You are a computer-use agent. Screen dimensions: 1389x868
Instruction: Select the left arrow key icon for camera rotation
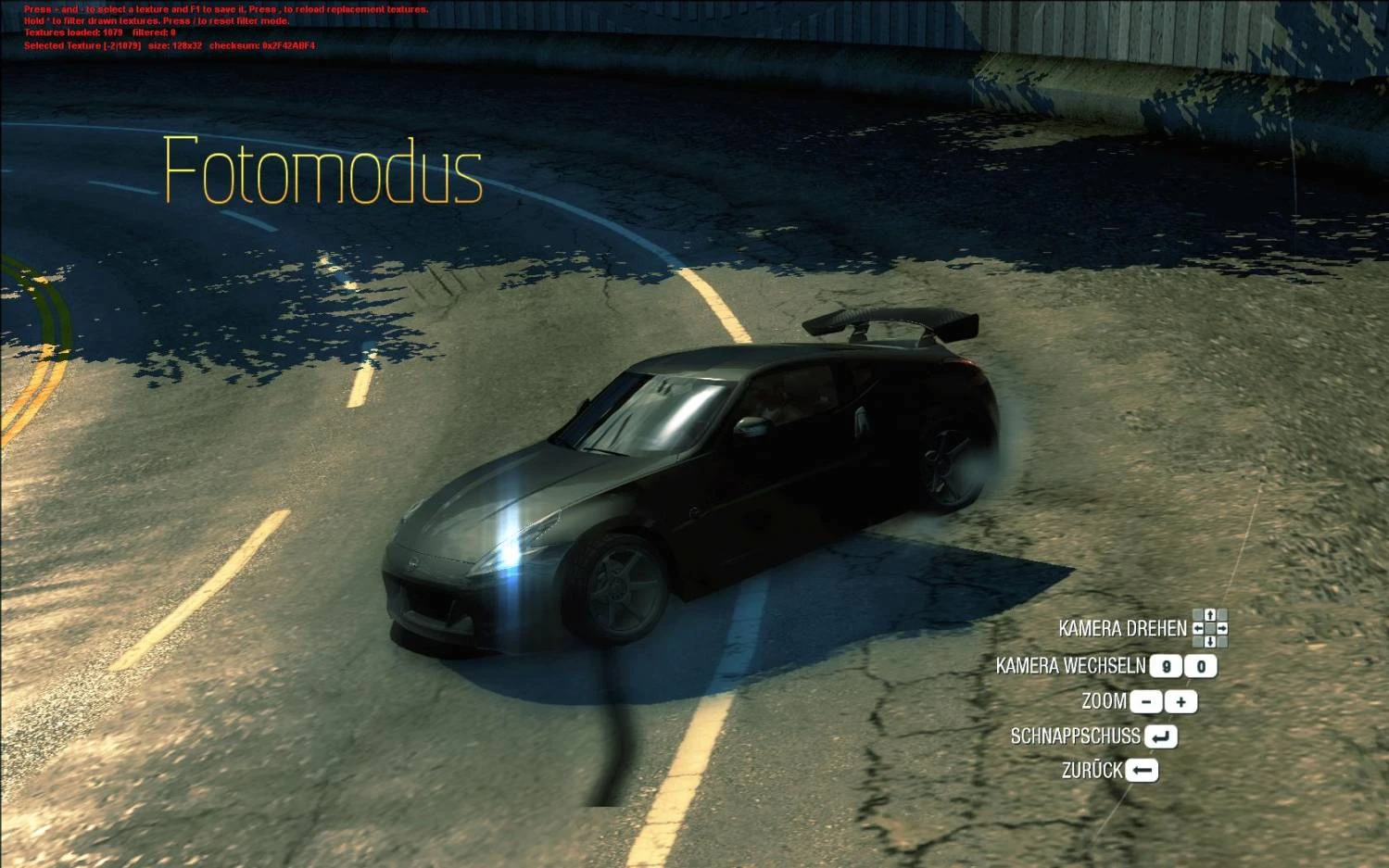click(x=1198, y=628)
